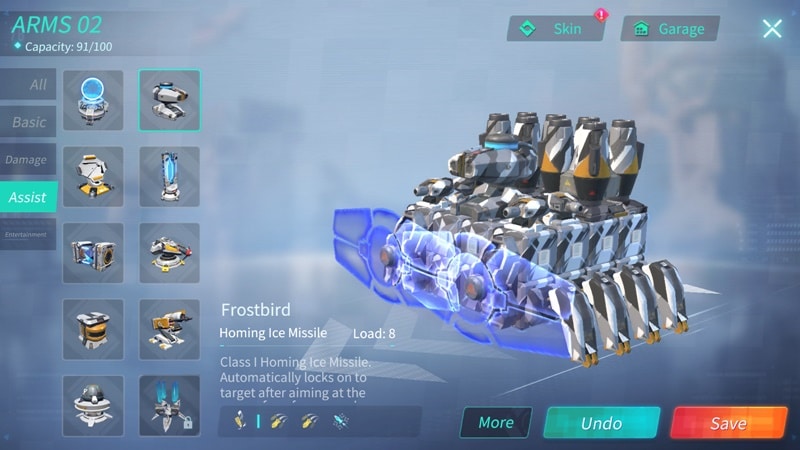The image size is (800, 450).
Task: Select the gray domed disc part
Action: pyautogui.click(x=93, y=405)
